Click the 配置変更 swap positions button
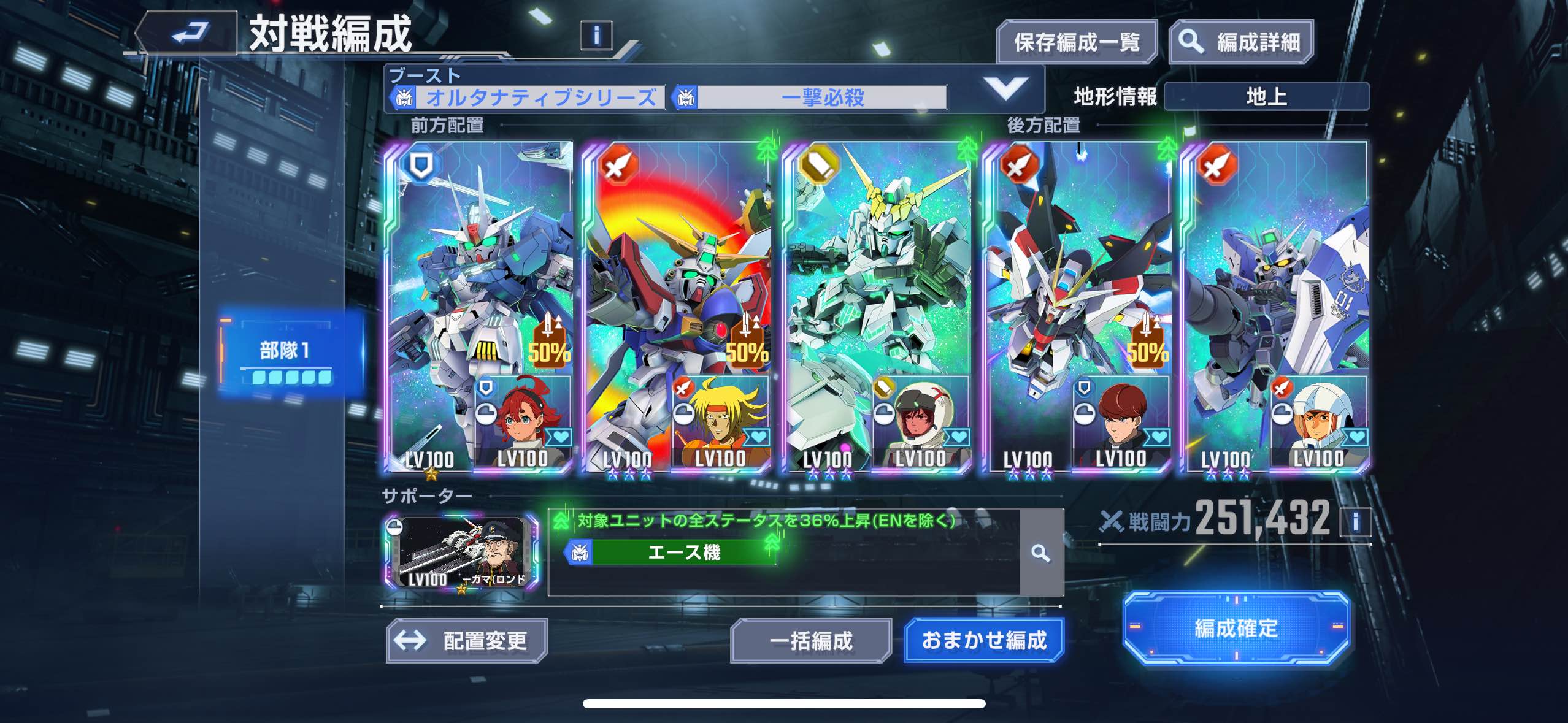This screenshot has height=723, width=1568. tap(467, 641)
